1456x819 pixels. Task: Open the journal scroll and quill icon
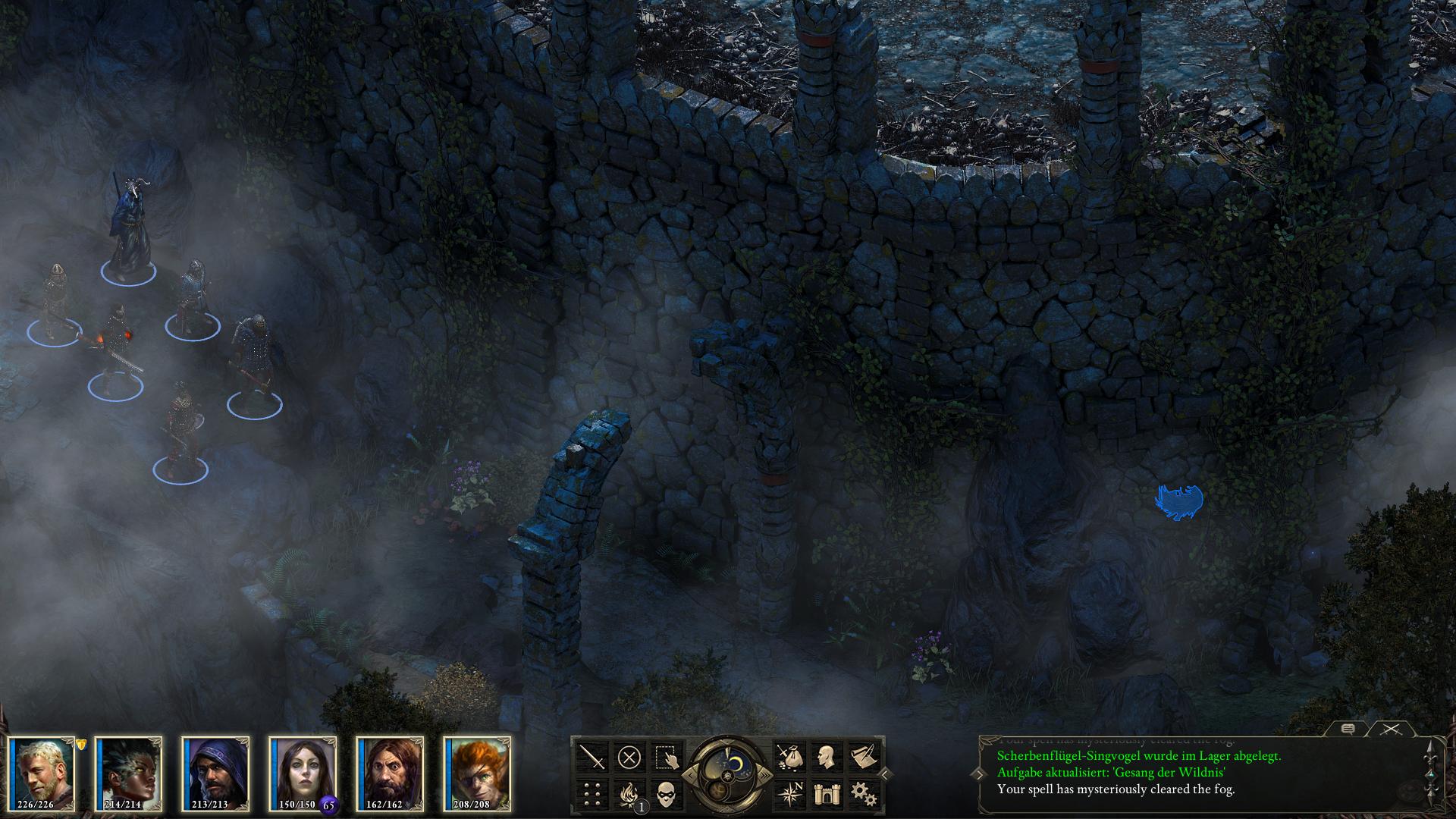863,757
